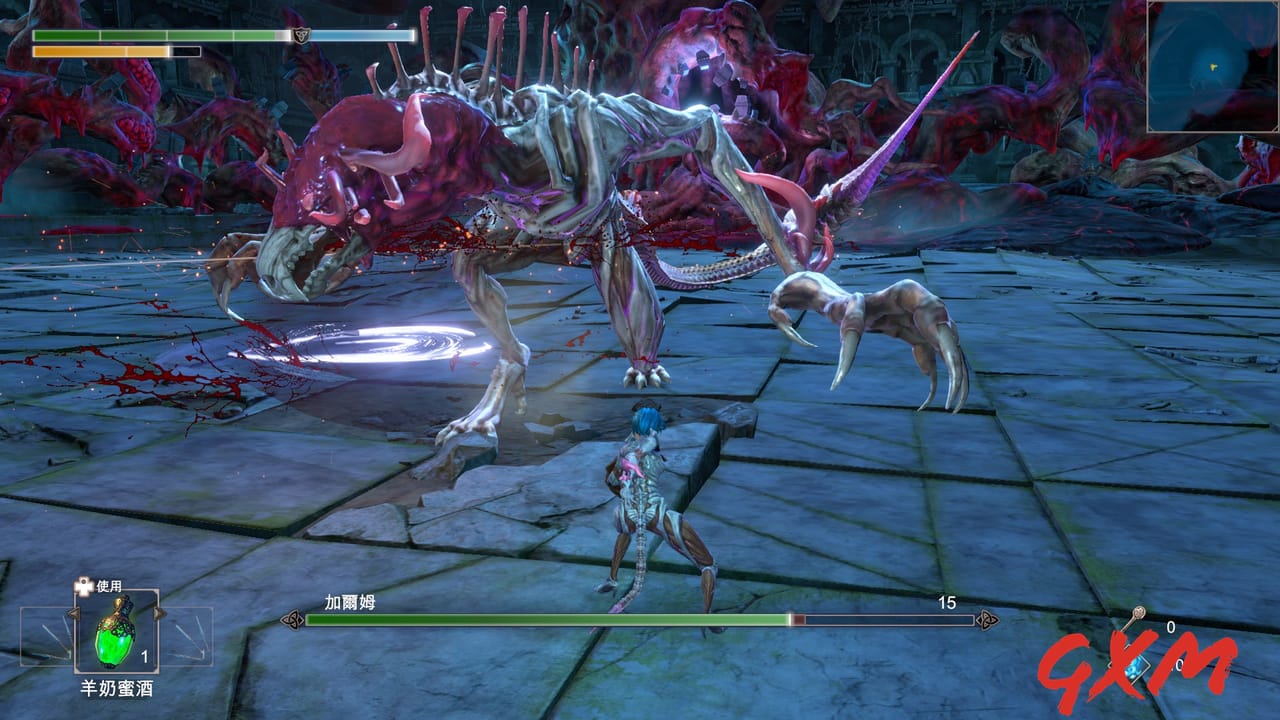Click the right arrow to cycle items
This screenshot has width=1280, height=720.
tap(159, 613)
